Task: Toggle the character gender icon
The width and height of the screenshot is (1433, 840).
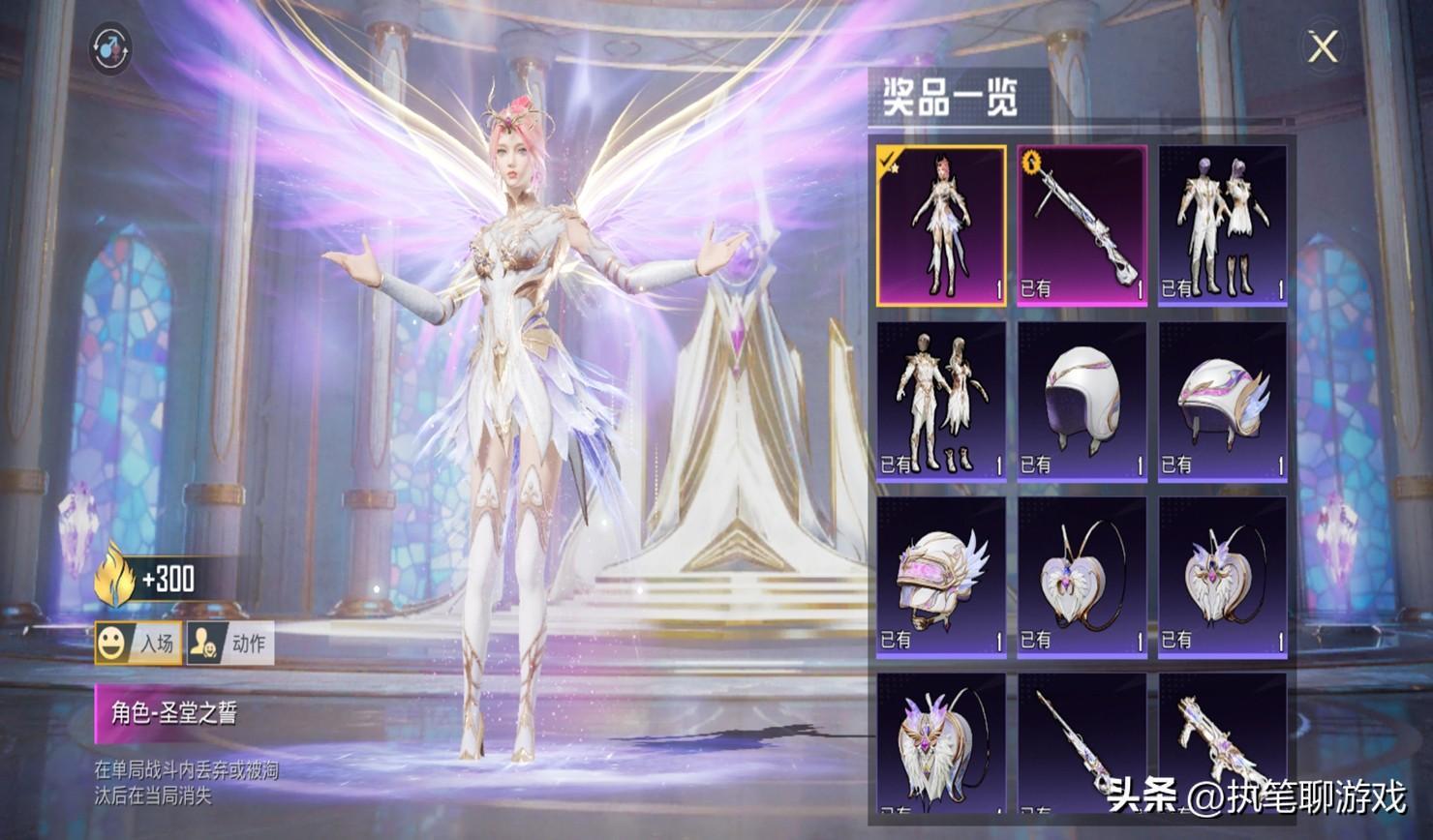Action: pos(110,47)
